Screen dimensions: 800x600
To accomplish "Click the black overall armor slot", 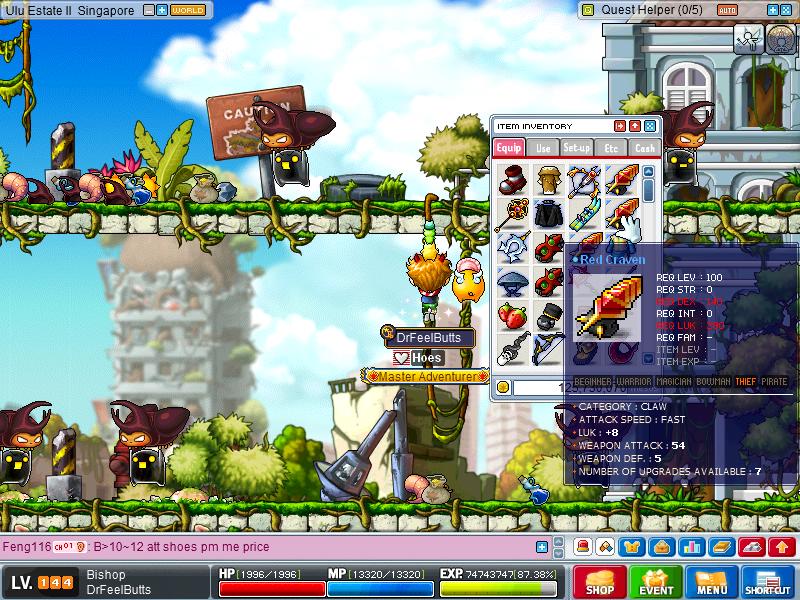I will coord(546,213).
